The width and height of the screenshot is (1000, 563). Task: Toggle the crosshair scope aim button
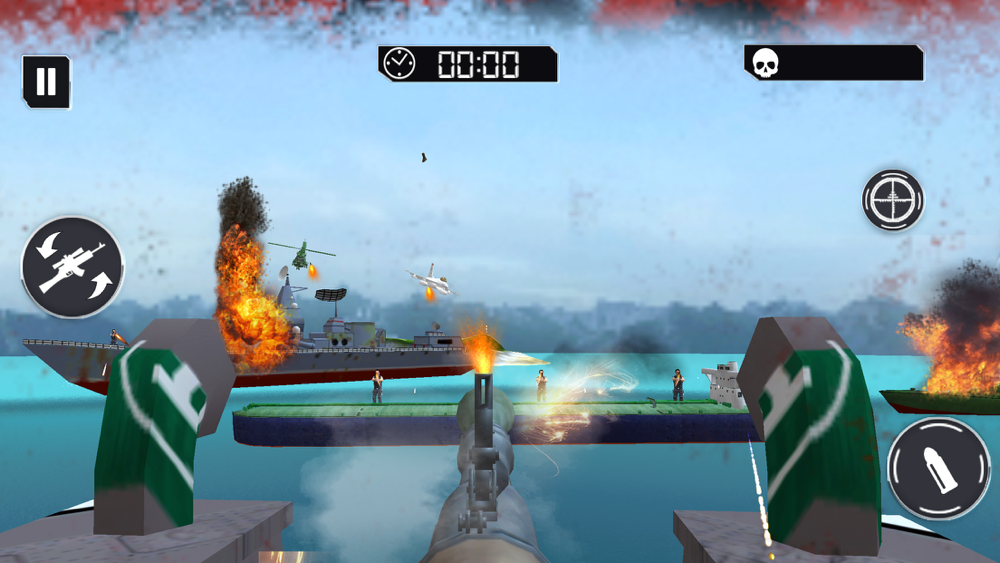coord(892,200)
